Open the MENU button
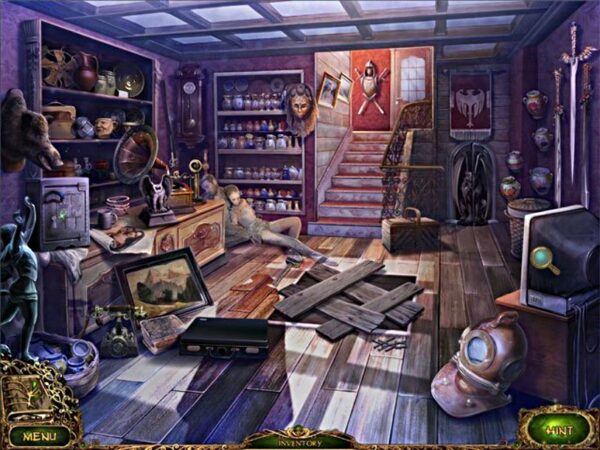 (x=40, y=436)
